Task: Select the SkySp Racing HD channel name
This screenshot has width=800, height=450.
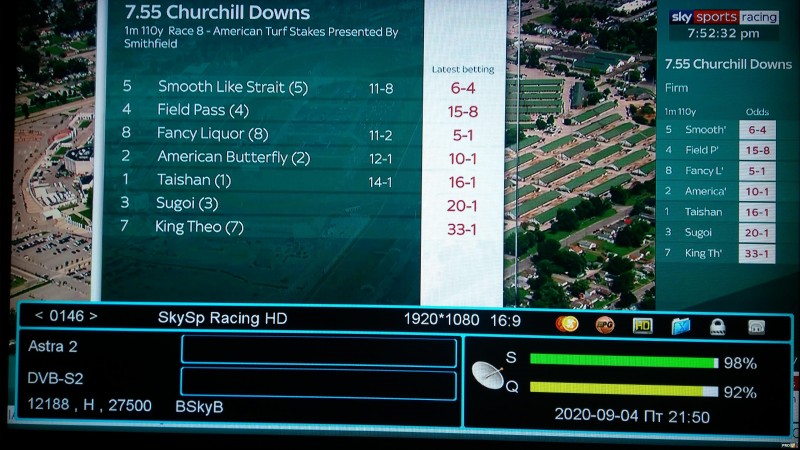Action: click(222, 318)
